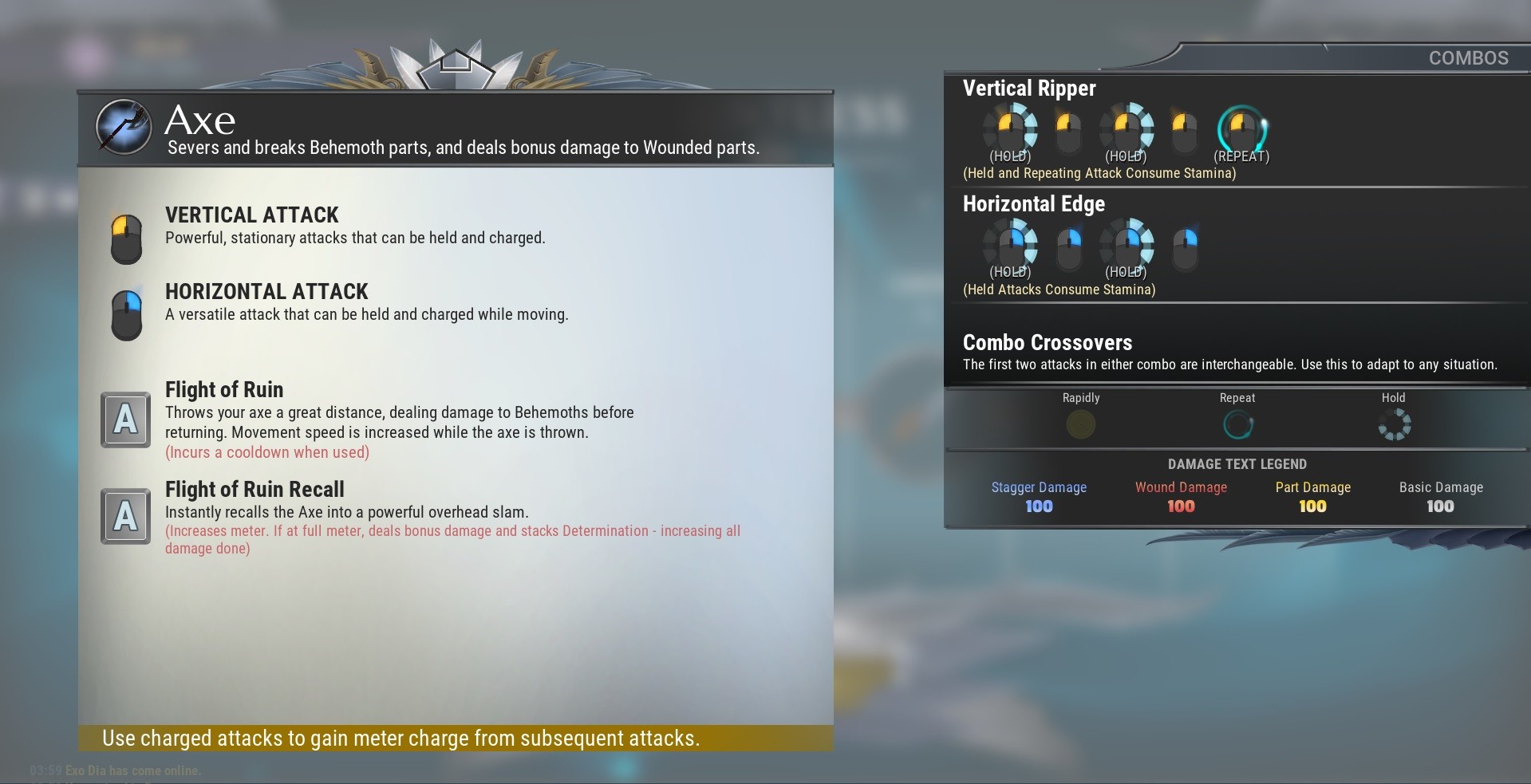The image size is (1531, 784).
Task: Expand the emblem chevron above the Axe panel
Action: (456, 64)
